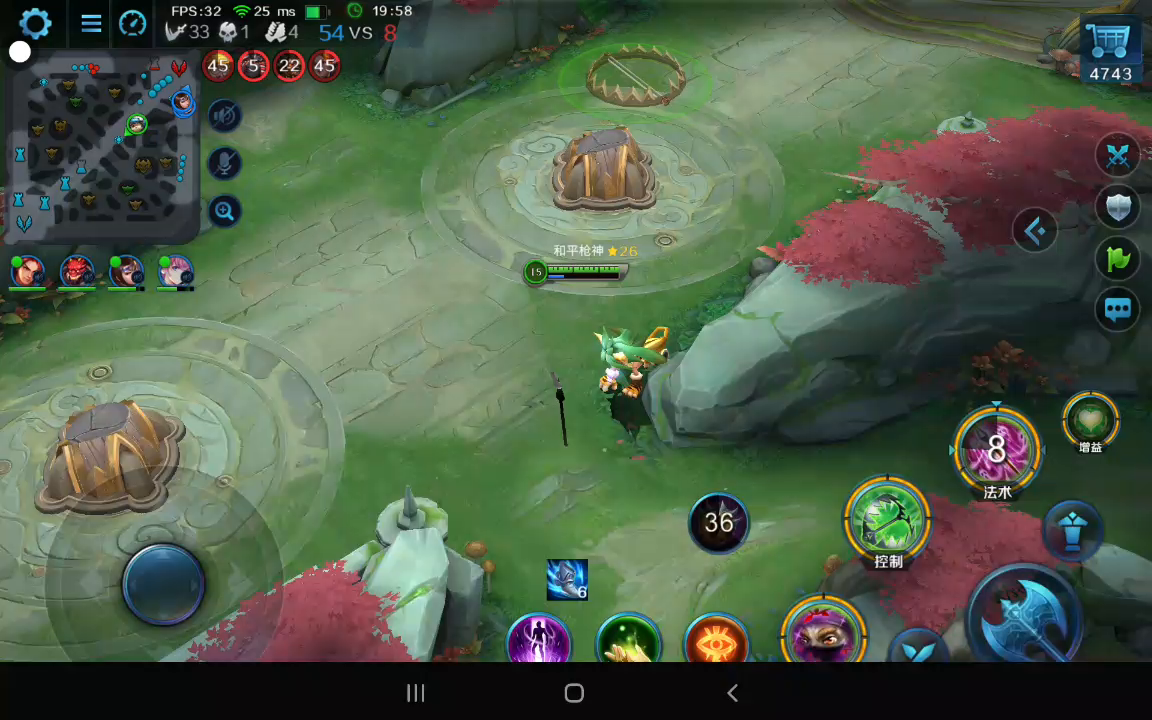Tap the magnifying glass map zoom
The width and height of the screenshot is (1152, 720).
click(225, 210)
